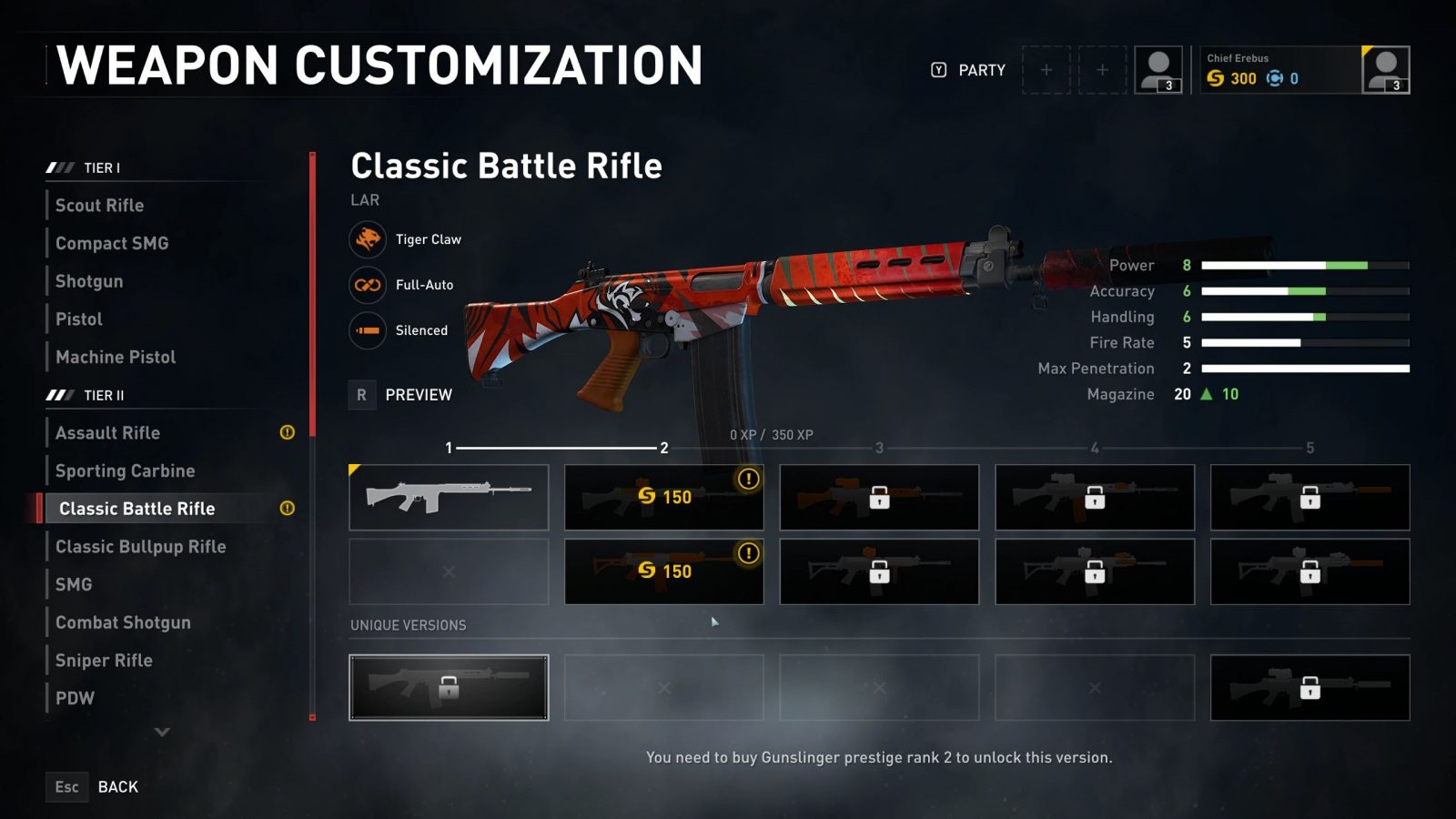1456x819 pixels.
Task: Choose the Compact SMG weapon
Action: [x=112, y=244]
